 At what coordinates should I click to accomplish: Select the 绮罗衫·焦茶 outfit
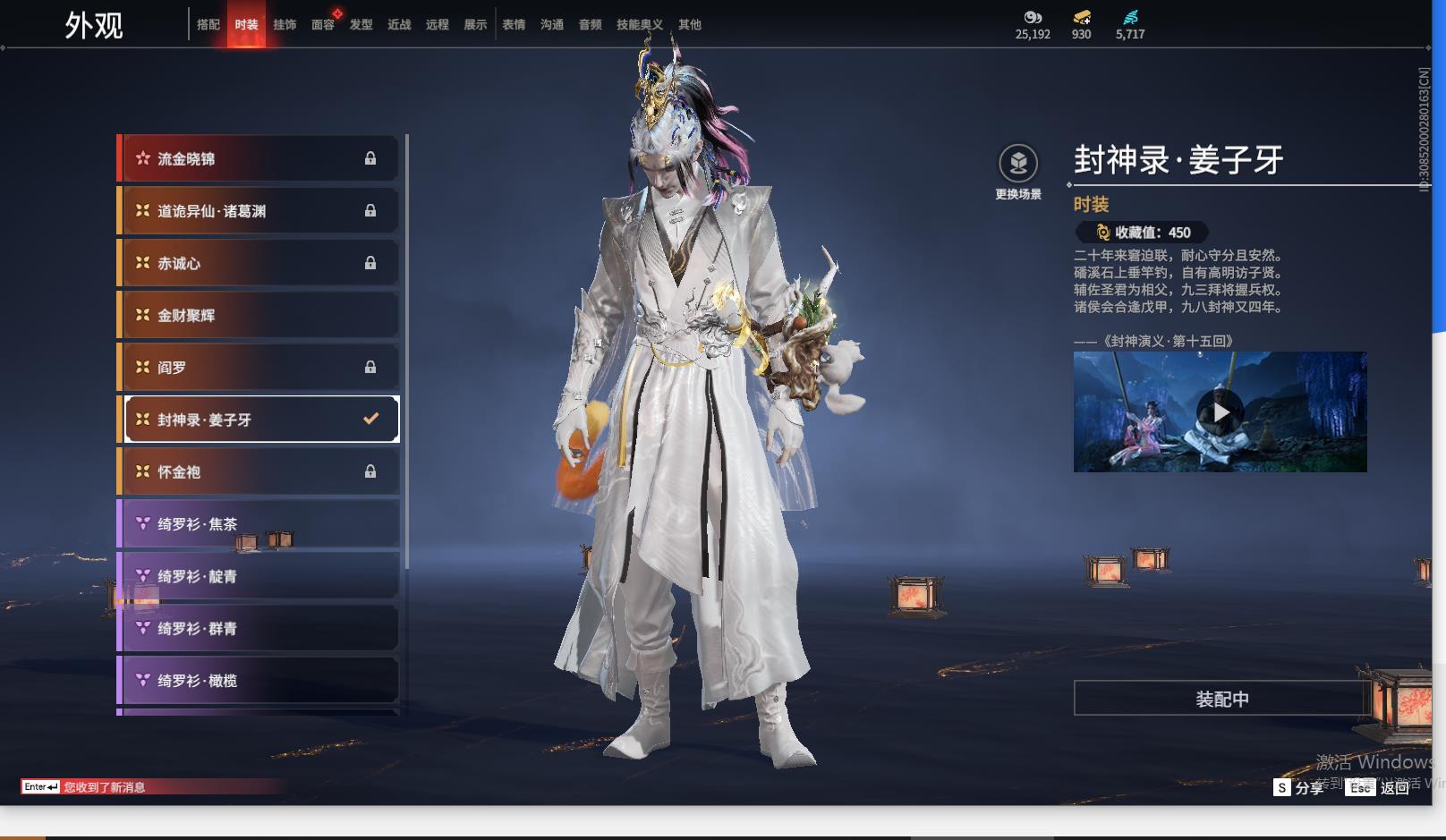click(x=259, y=524)
